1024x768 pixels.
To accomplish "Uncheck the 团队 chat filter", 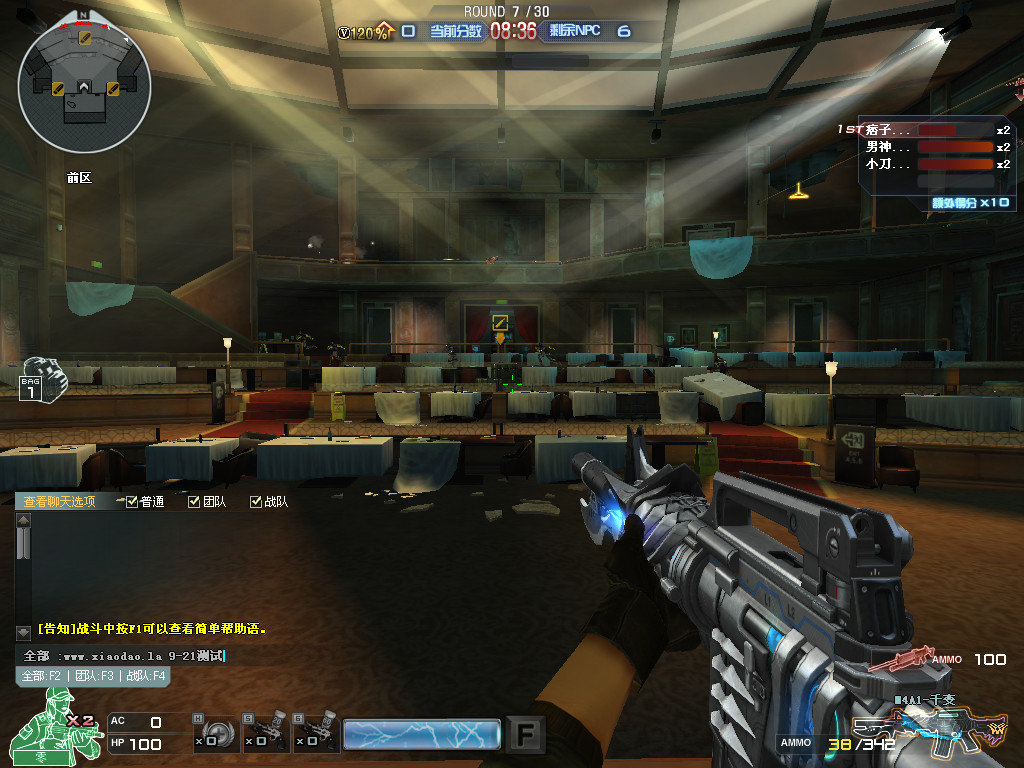I will click(195, 502).
